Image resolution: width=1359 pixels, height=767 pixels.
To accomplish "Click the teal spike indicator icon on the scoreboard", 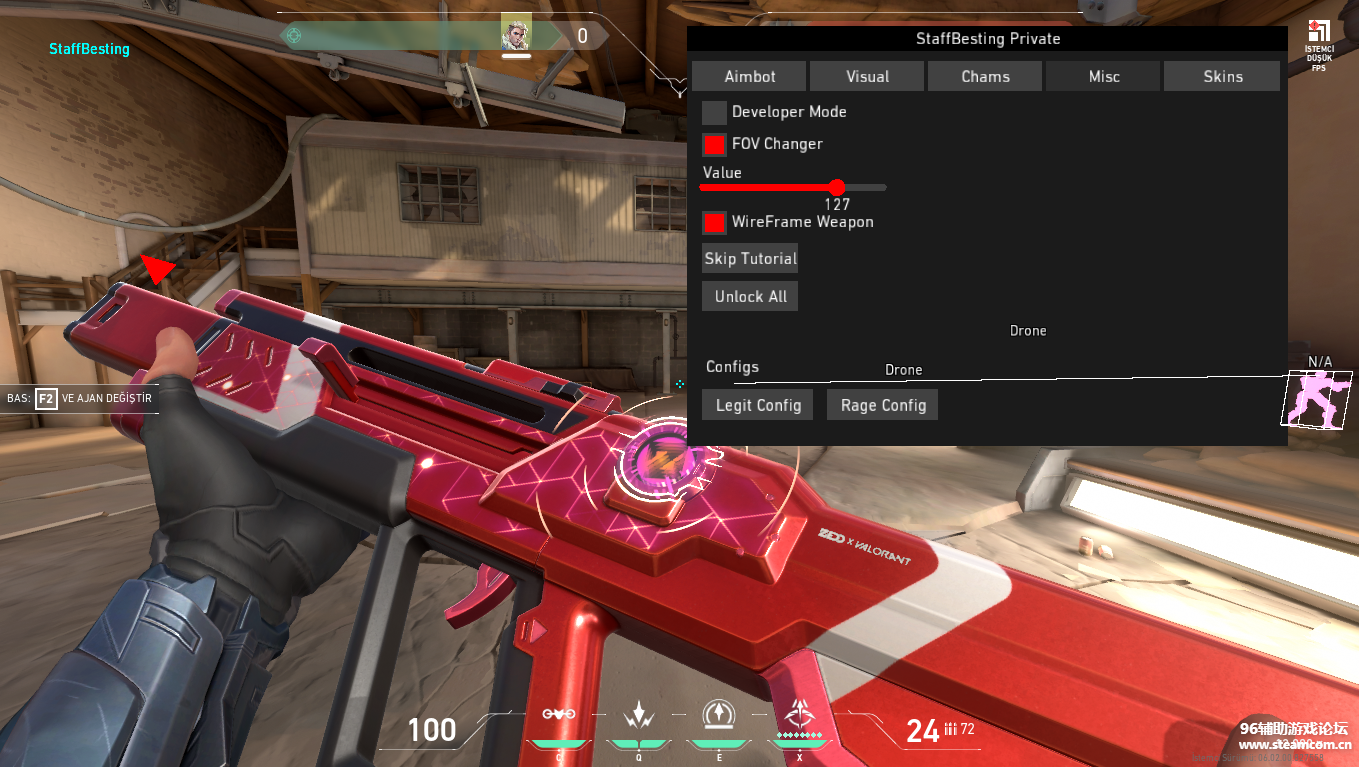I will 293,36.
